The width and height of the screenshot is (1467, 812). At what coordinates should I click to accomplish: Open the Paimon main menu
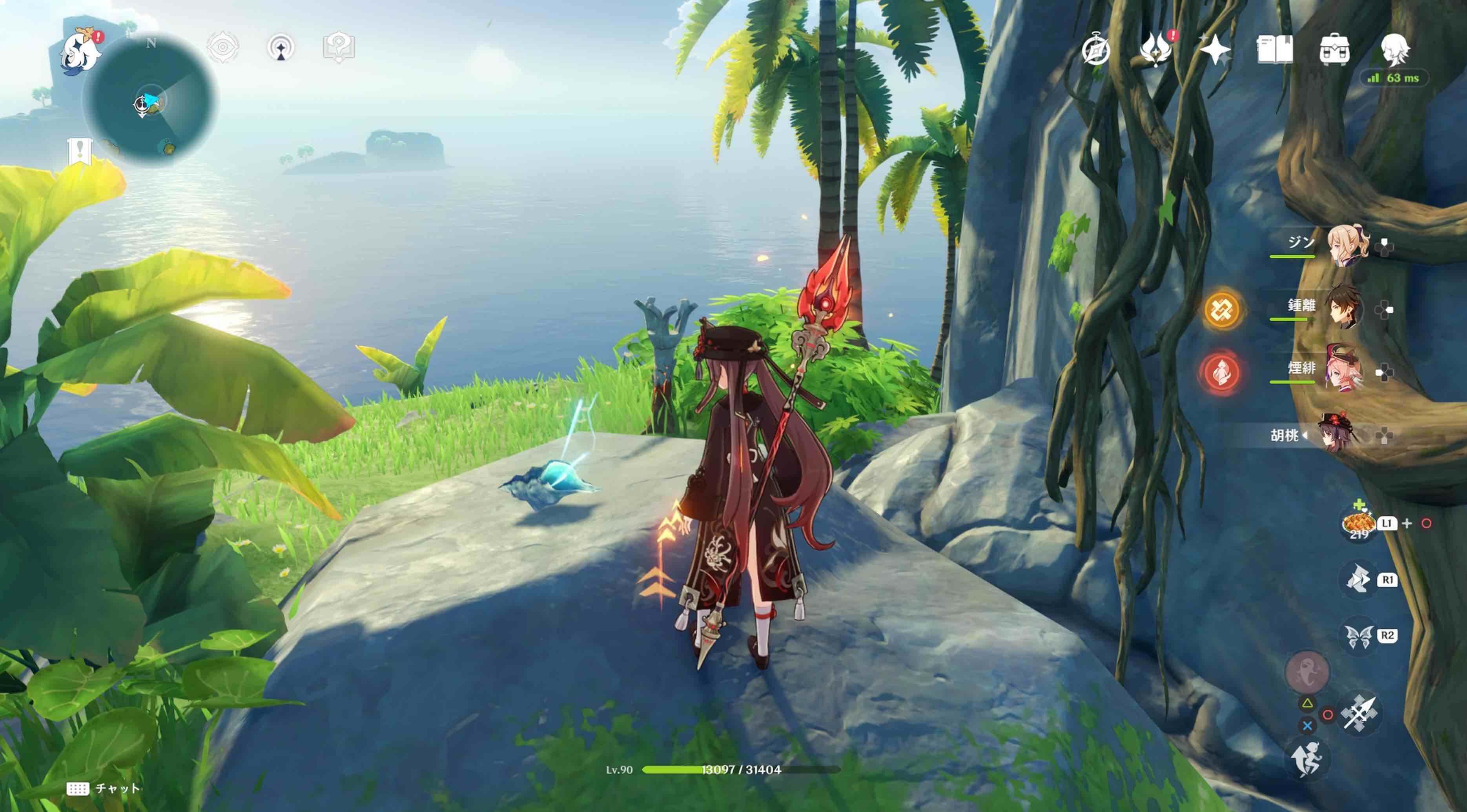80,51
